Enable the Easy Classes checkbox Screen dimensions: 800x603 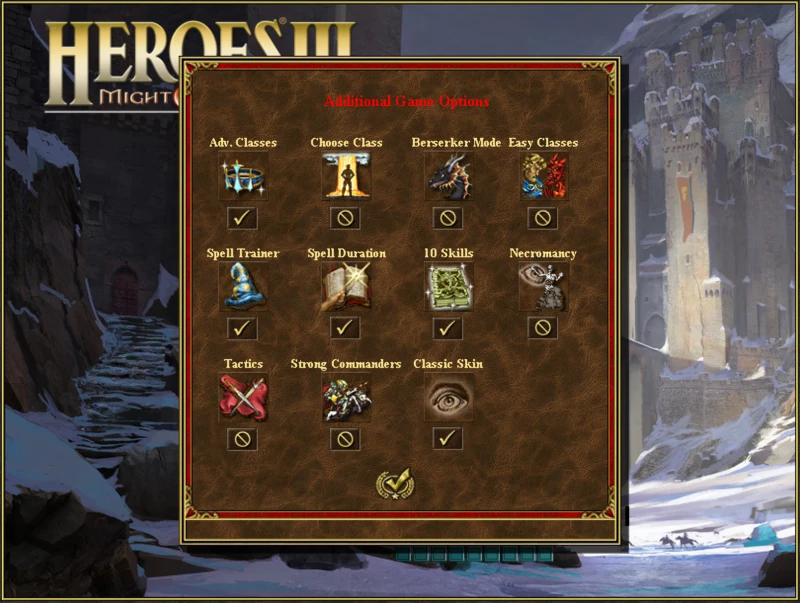pyautogui.click(x=543, y=217)
